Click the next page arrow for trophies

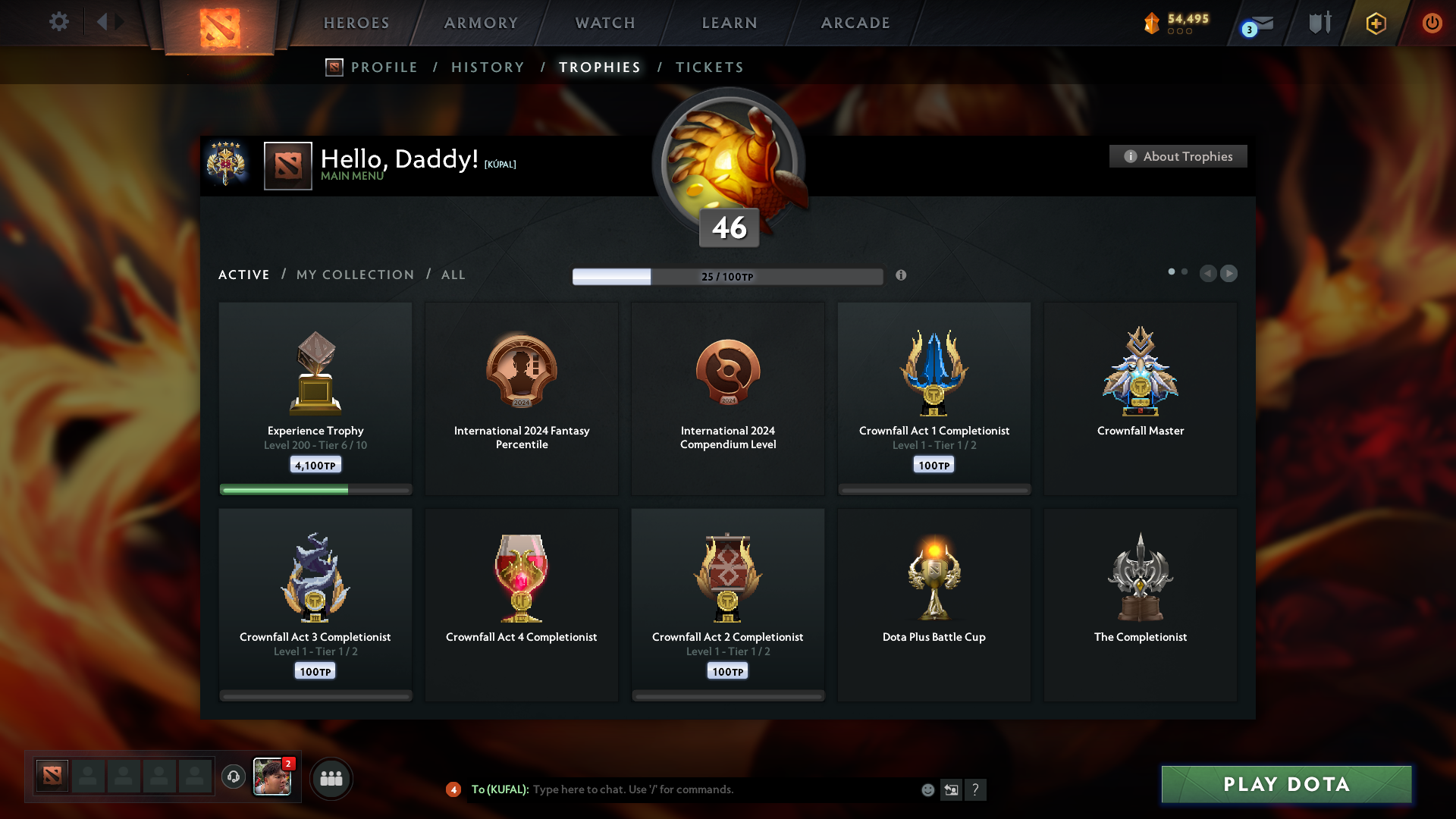click(1229, 274)
